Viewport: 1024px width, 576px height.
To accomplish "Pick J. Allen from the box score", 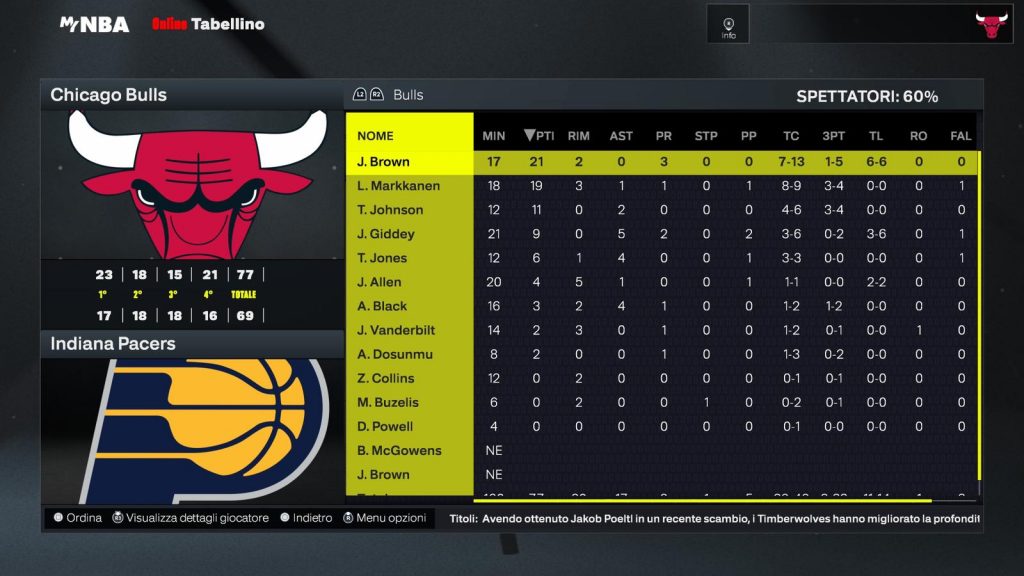I will pos(380,282).
